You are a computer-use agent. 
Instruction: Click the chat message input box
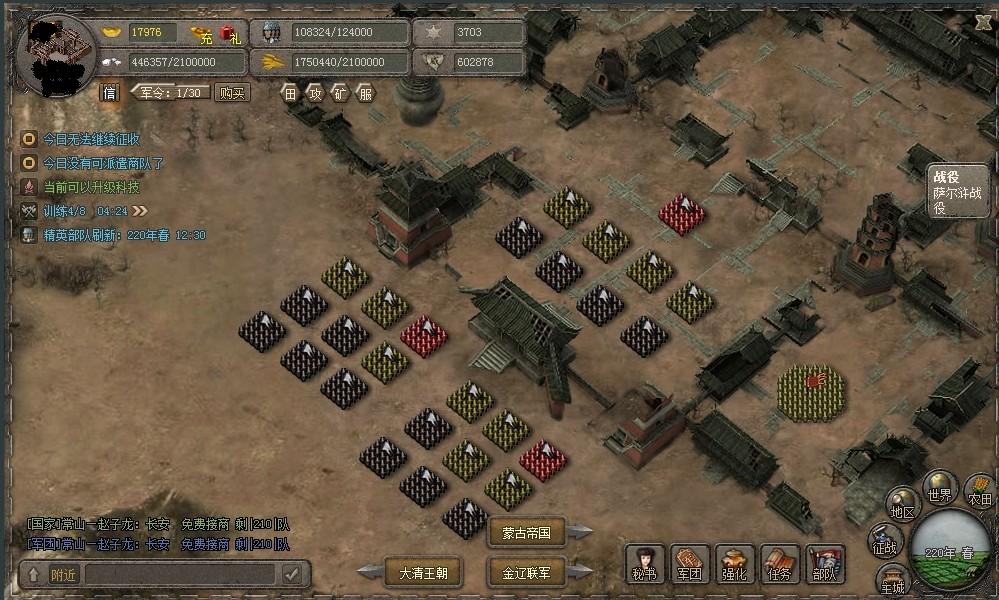(180, 574)
